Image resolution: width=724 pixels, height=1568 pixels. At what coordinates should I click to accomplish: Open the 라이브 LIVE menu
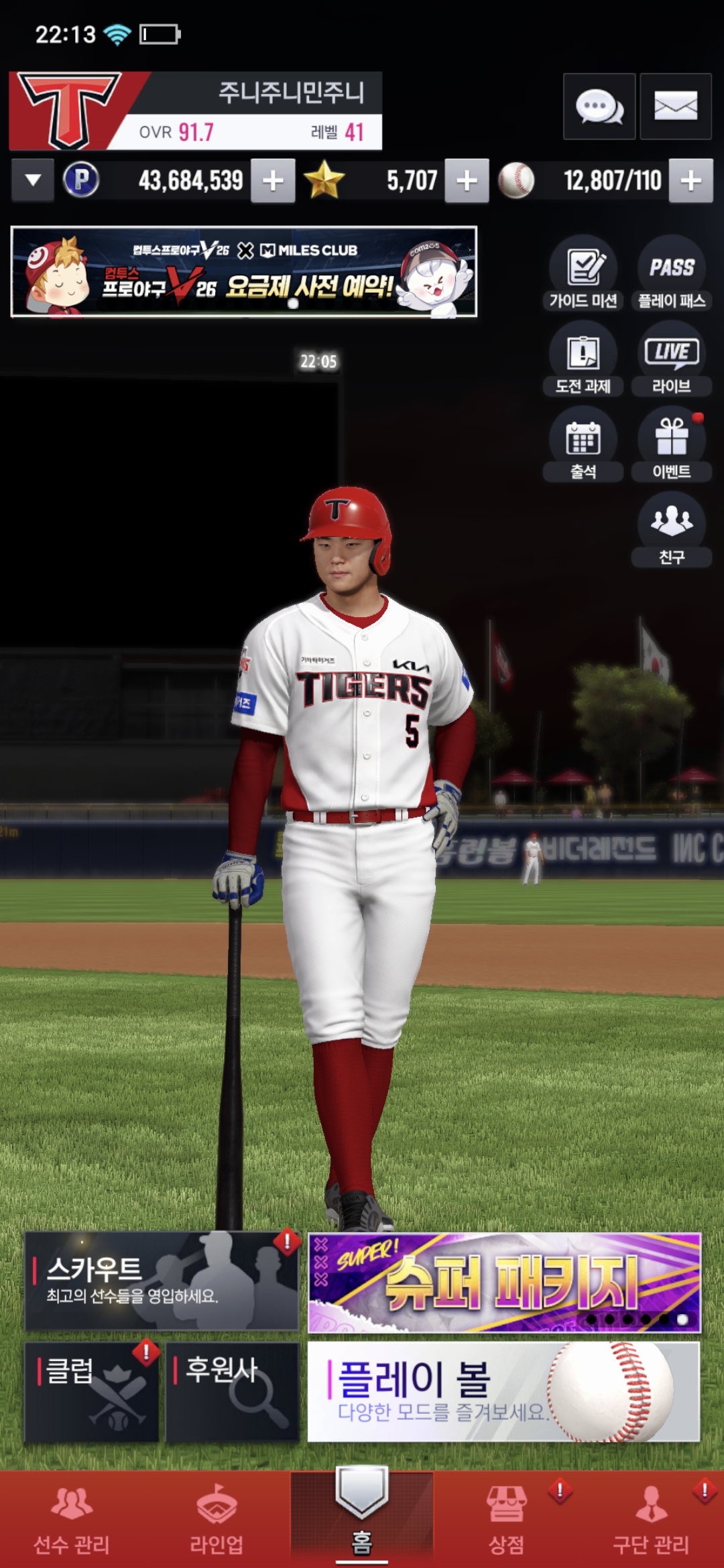pyautogui.click(x=671, y=358)
